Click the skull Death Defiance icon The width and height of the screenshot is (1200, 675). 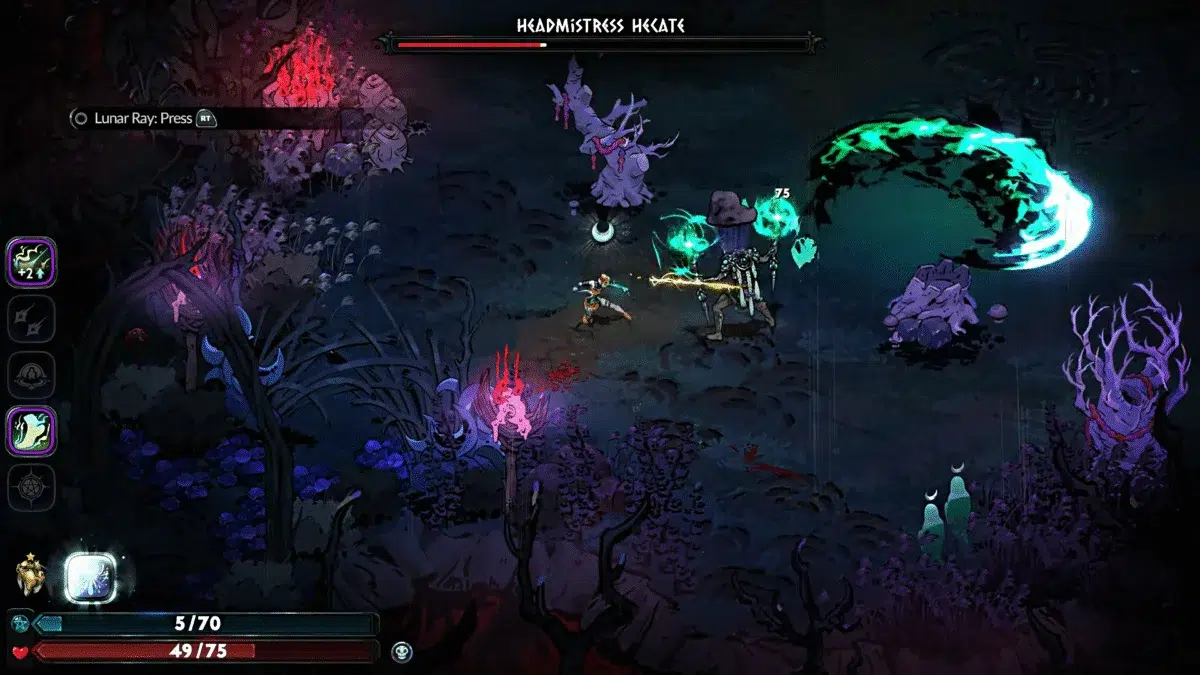click(402, 651)
